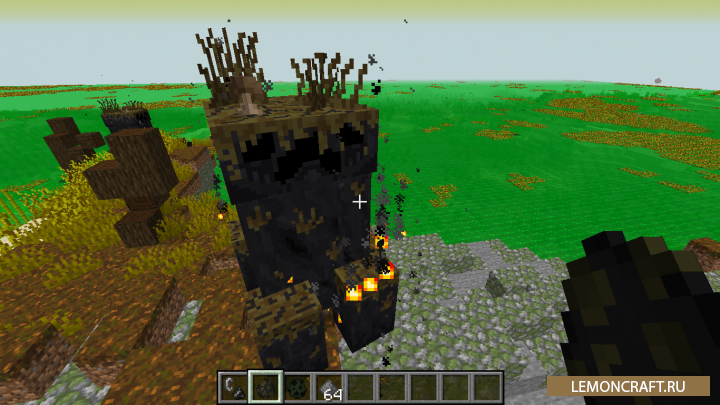Pick the item stack of 64
720x405 pixels.
pyautogui.click(x=329, y=387)
